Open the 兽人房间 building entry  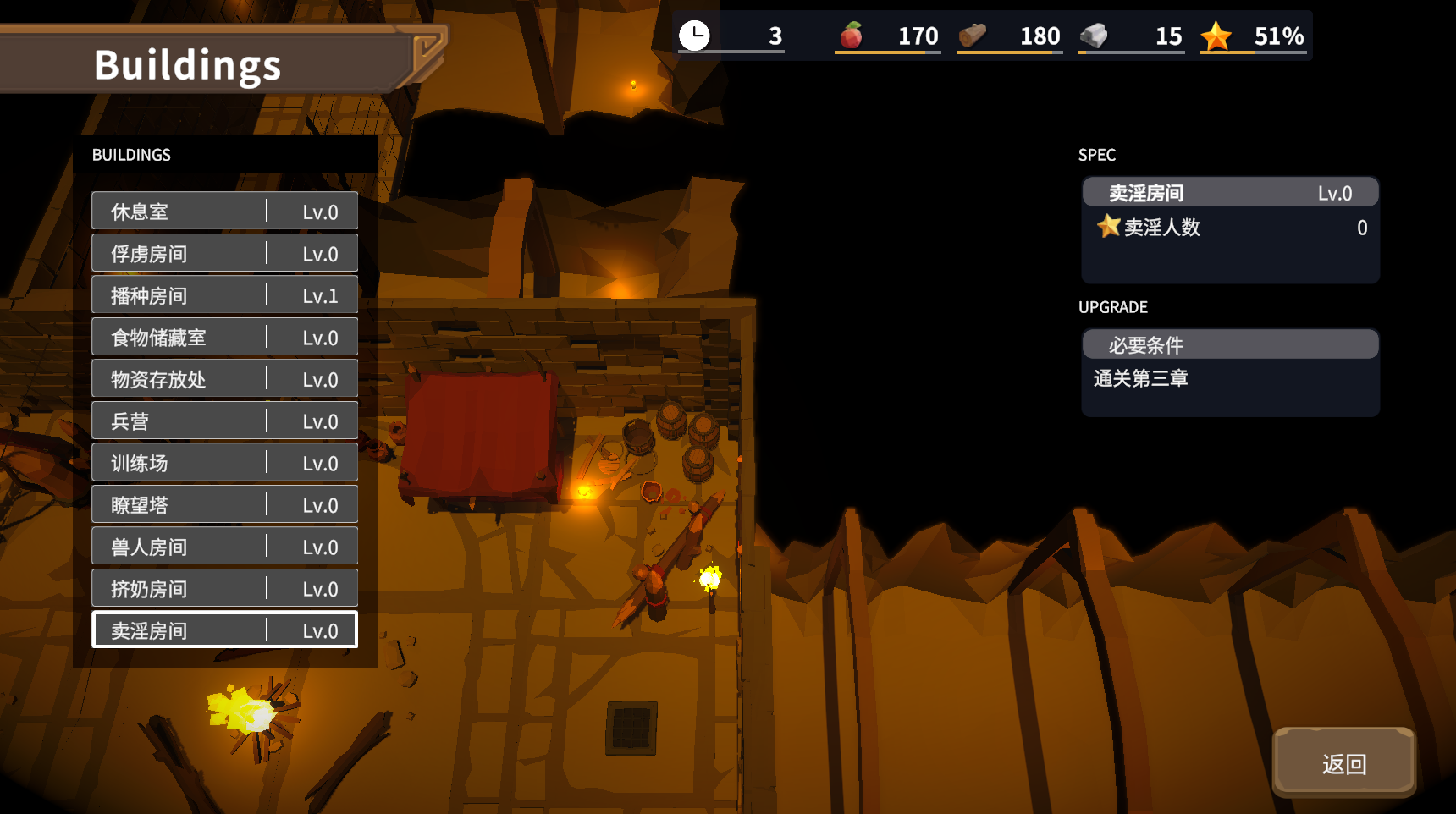click(x=224, y=547)
